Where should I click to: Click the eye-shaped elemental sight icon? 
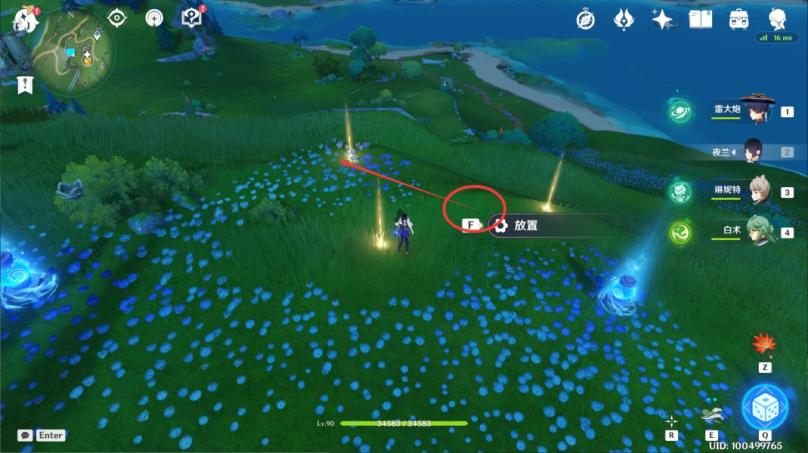(x=117, y=17)
